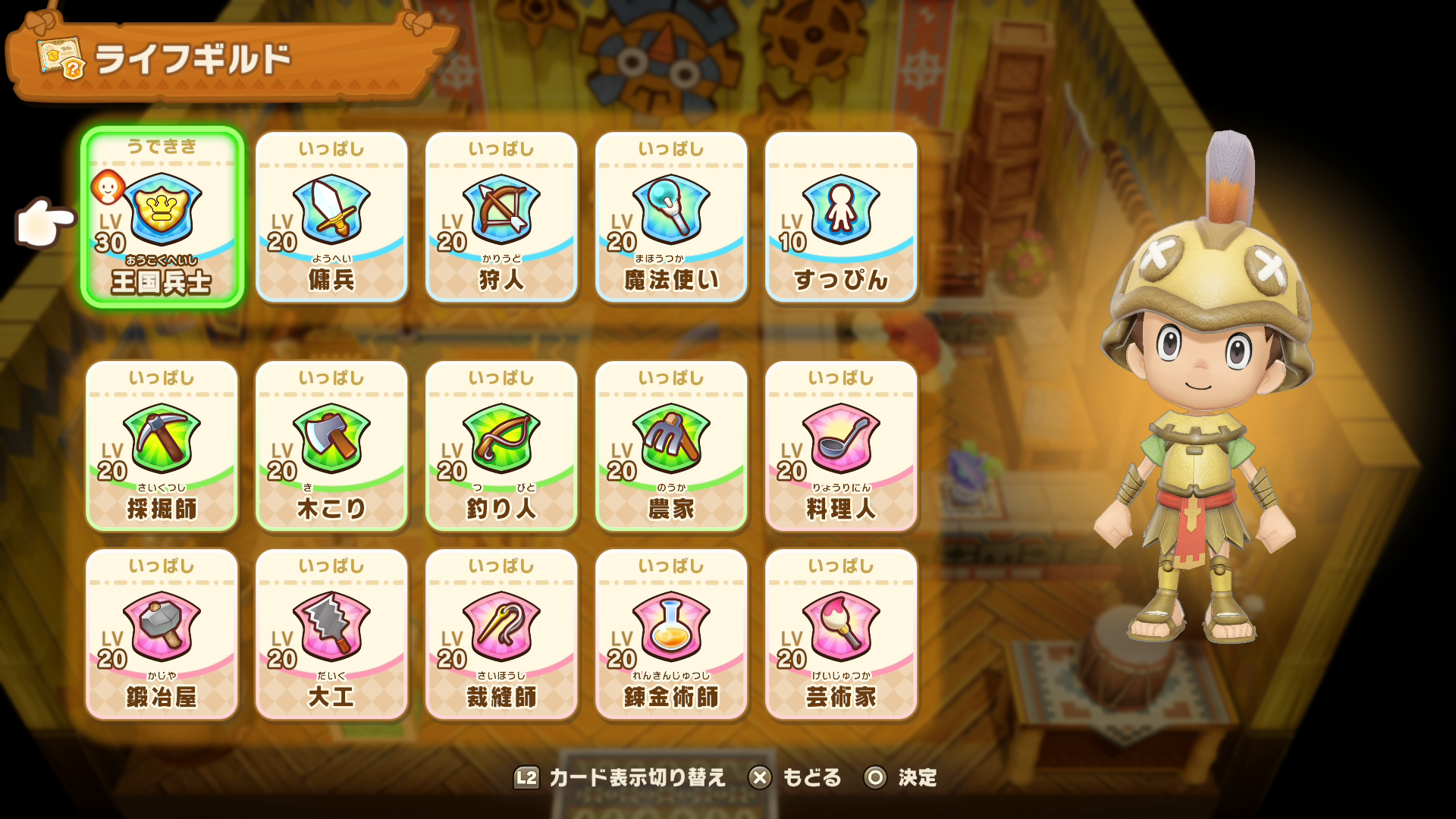The height and width of the screenshot is (819, 1456).
Task: Choose the 鍛冶屋 hammer card
Action: pyautogui.click(x=162, y=634)
